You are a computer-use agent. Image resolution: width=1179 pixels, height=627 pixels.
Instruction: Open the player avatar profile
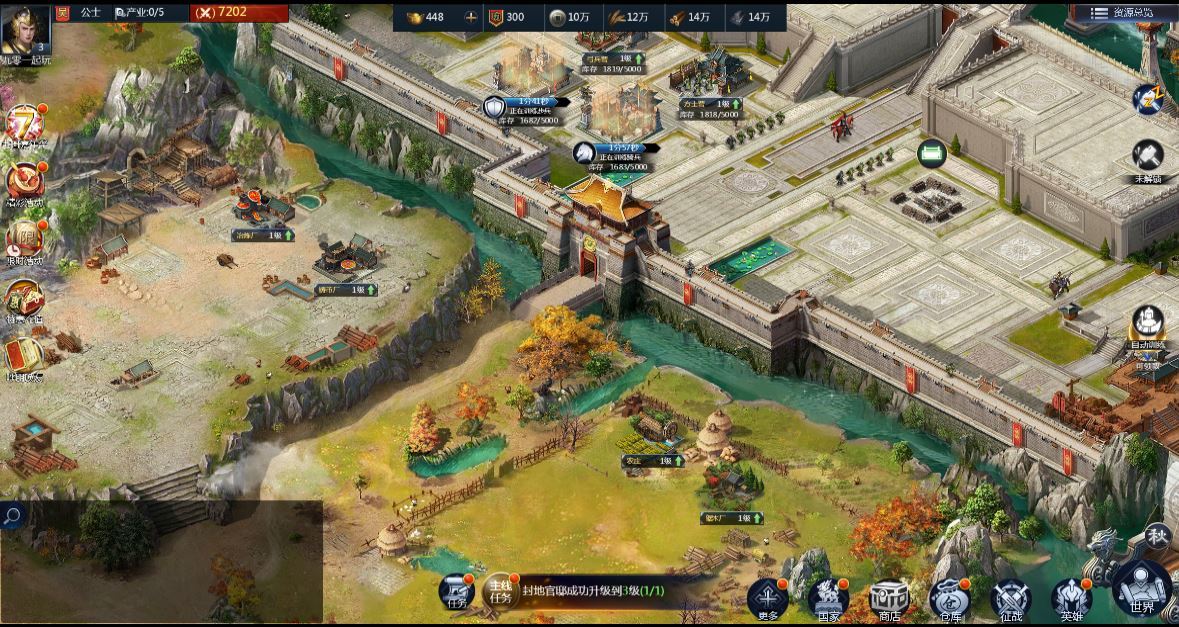pyautogui.click(x=26, y=30)
